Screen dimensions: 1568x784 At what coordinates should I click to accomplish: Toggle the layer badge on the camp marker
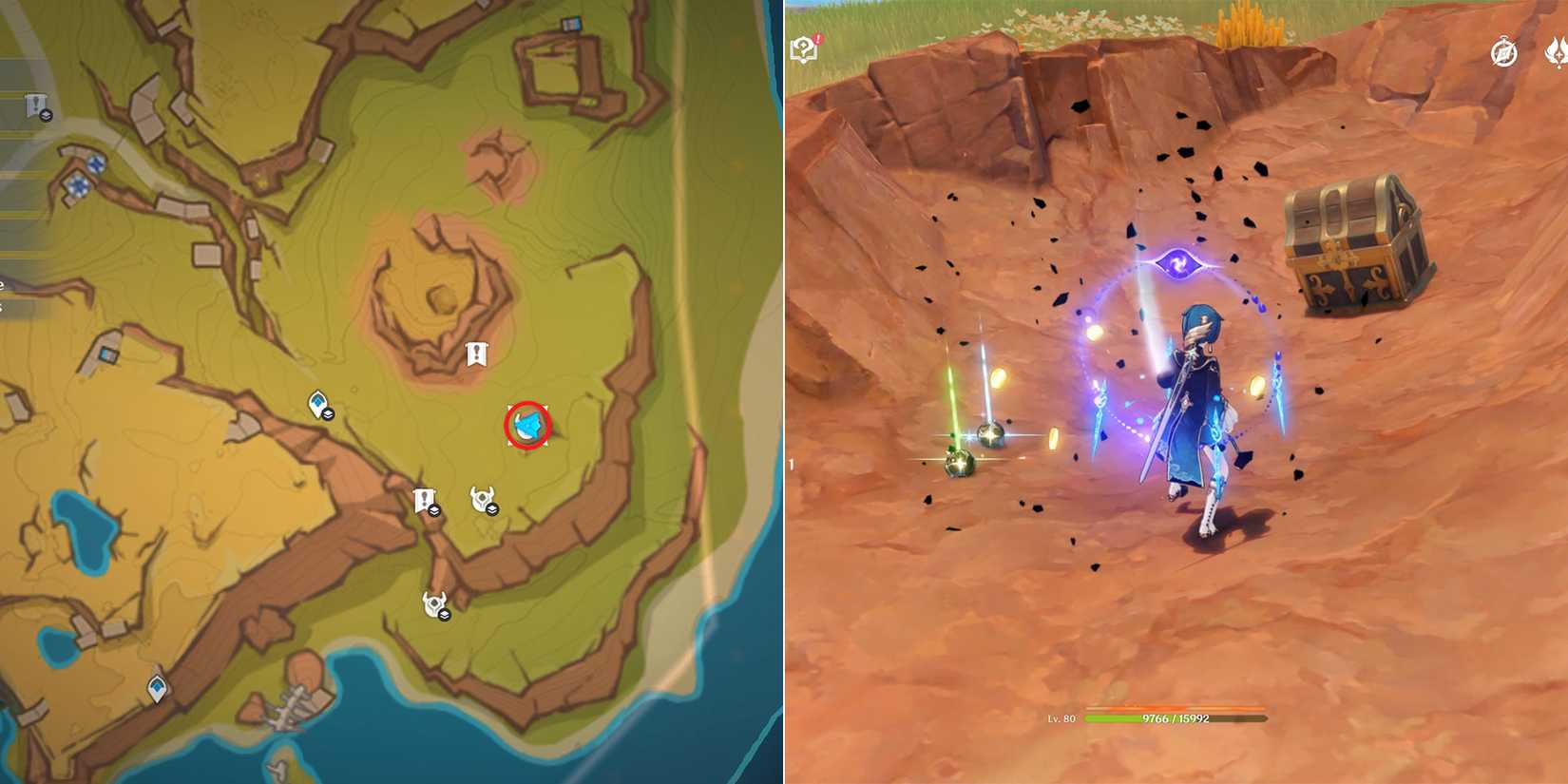pos(493,510)
